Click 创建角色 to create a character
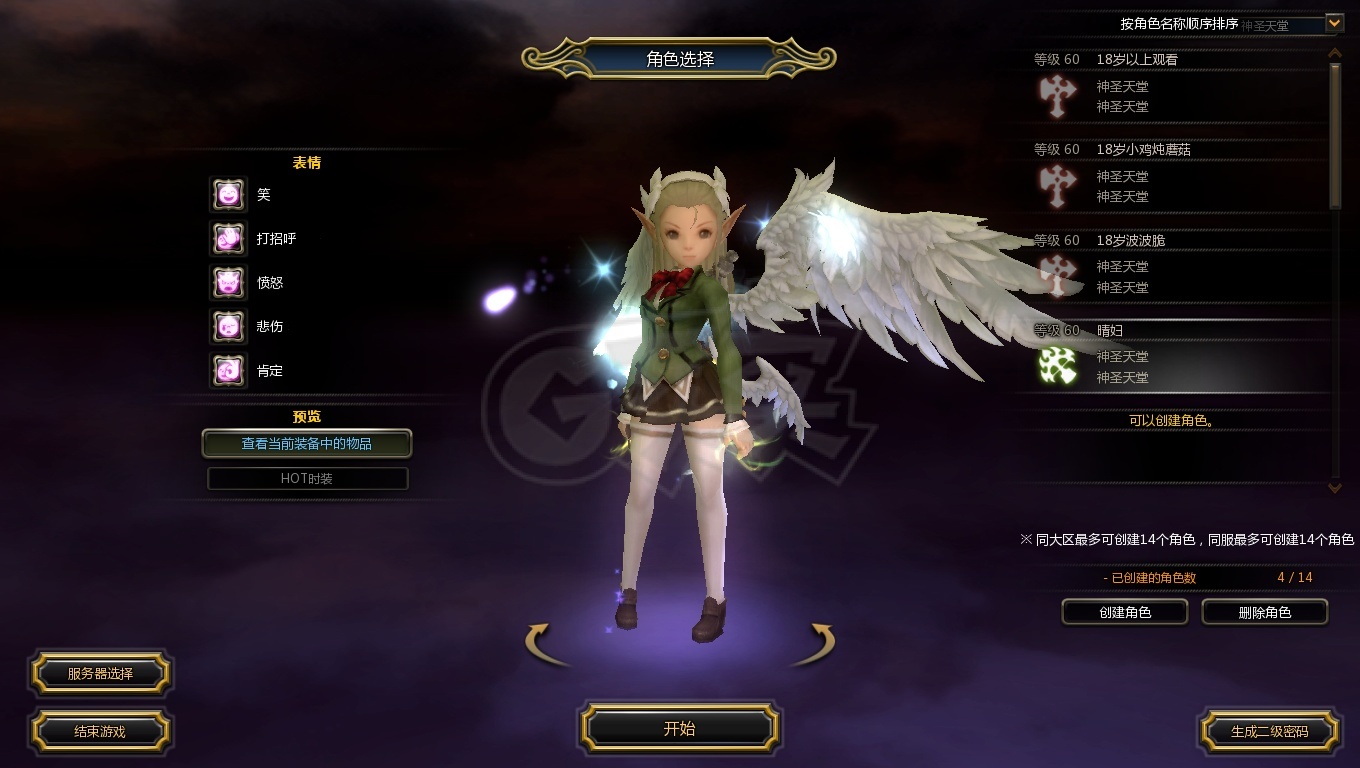This screenshot has height=768, width=1360. pyautogui.click(x=1125, y=612)
